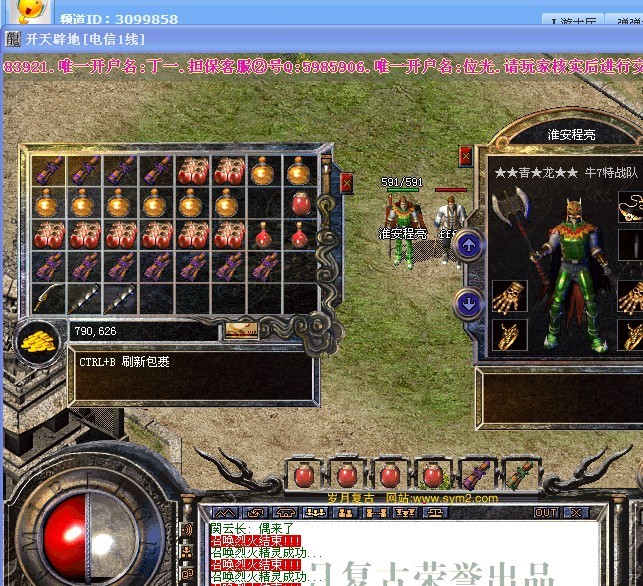Click the gold coins pile icon
Screen dimensions: 643x586
click(38, 341)
